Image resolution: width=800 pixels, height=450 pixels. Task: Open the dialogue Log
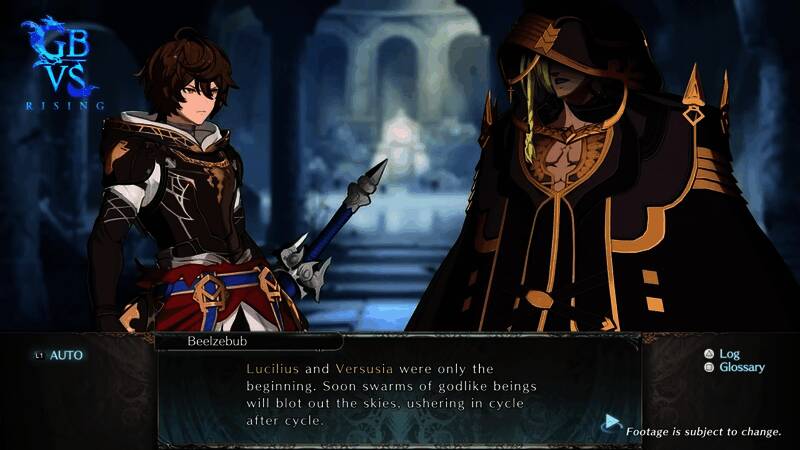click(728, 354)
